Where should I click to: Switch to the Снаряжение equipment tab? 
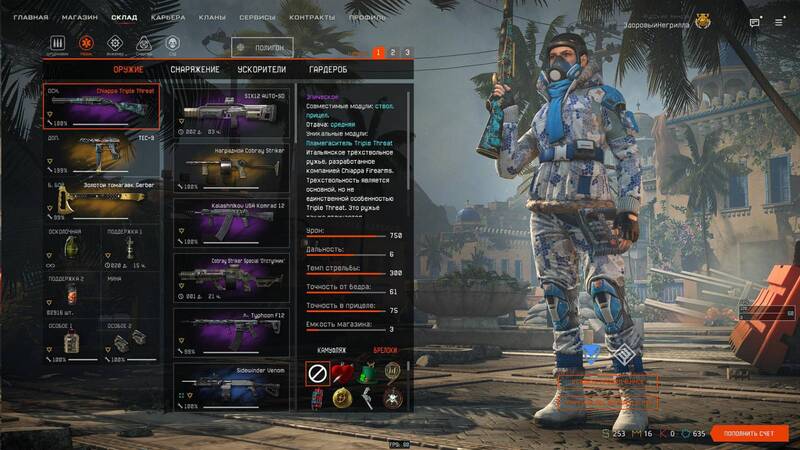tap(195, 69)
